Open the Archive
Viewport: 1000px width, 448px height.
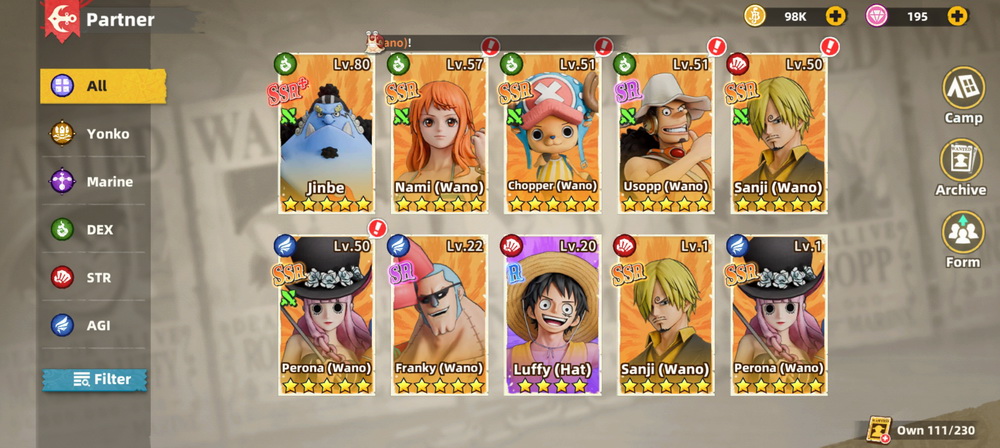[961, 166]
